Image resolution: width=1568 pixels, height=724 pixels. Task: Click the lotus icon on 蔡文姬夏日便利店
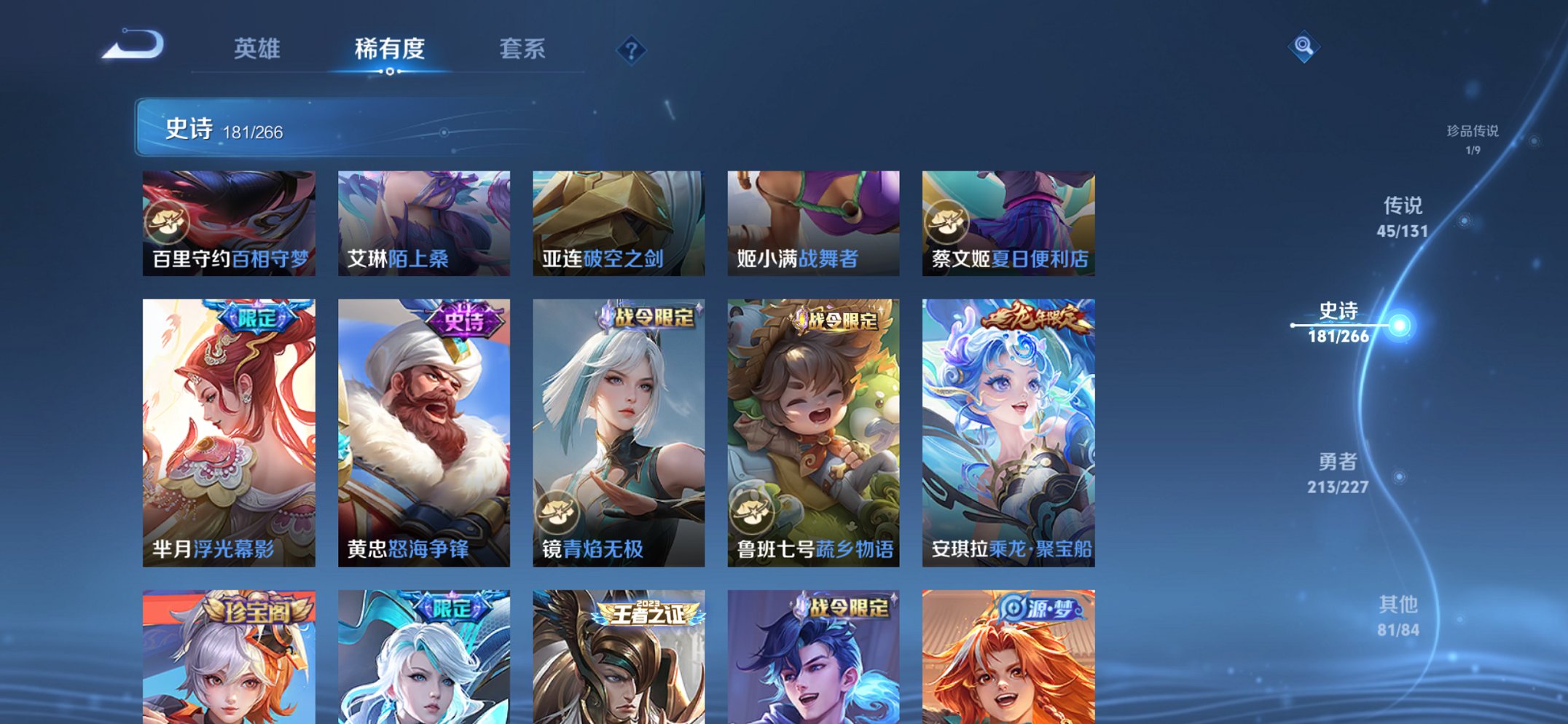[948, 222]
